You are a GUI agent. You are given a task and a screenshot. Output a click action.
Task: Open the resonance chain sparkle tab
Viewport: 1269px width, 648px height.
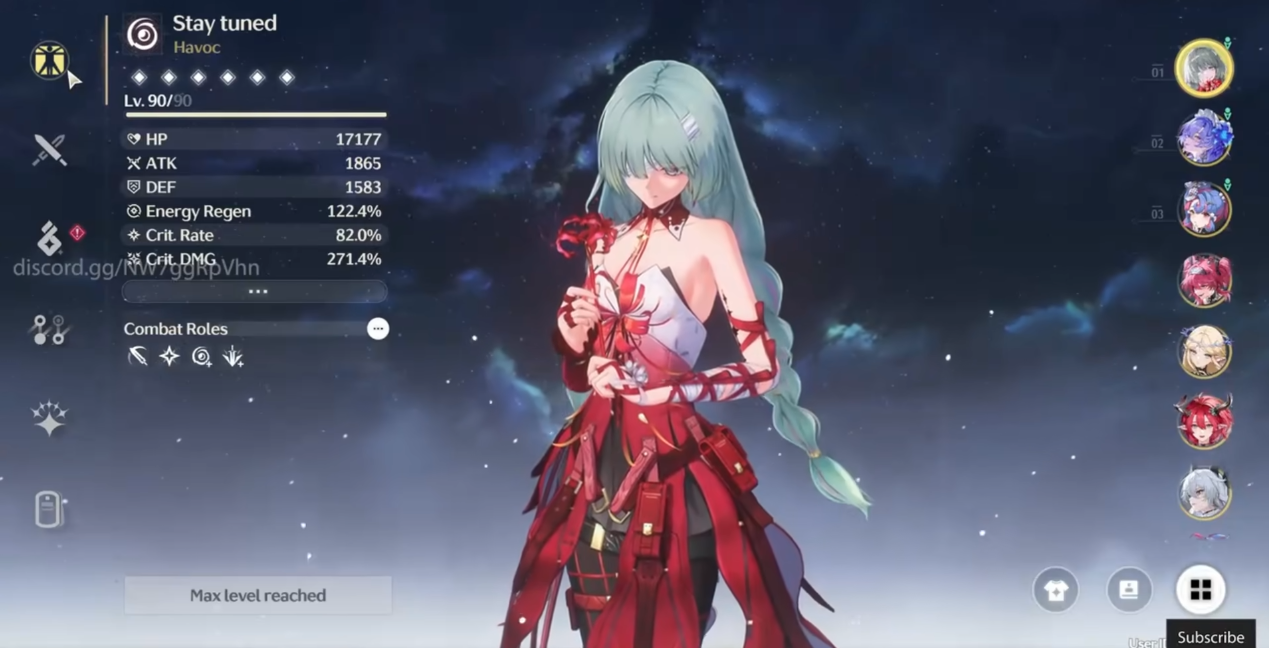coord(48,419)
